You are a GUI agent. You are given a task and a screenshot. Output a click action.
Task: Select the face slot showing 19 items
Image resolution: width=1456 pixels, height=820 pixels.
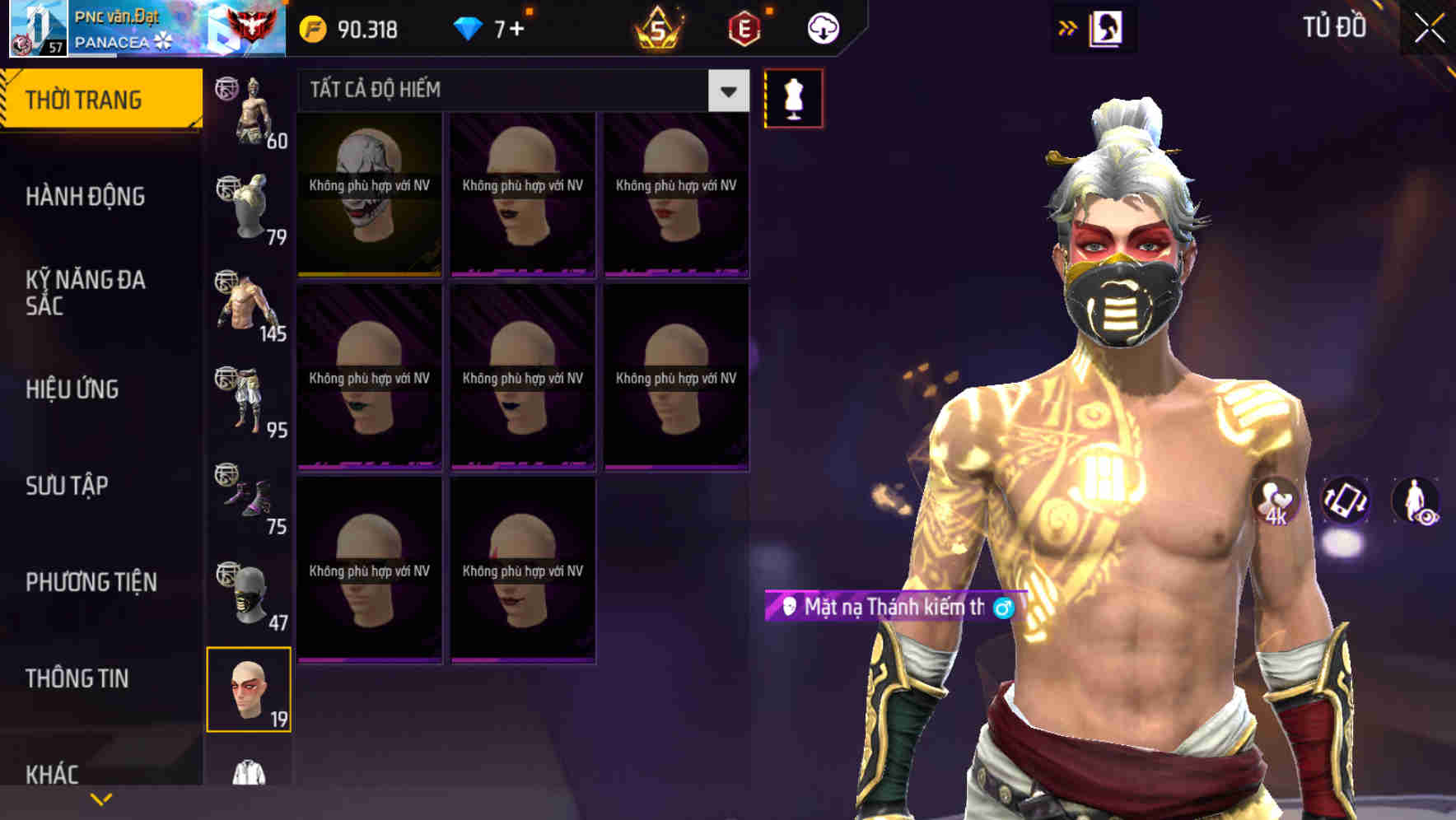(x=250, y=692)
